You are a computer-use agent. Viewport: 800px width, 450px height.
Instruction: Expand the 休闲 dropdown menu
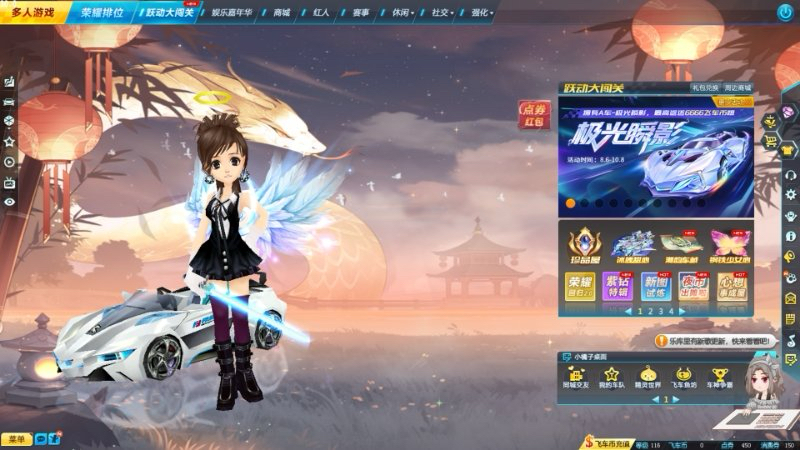click(x=403, y=13)
